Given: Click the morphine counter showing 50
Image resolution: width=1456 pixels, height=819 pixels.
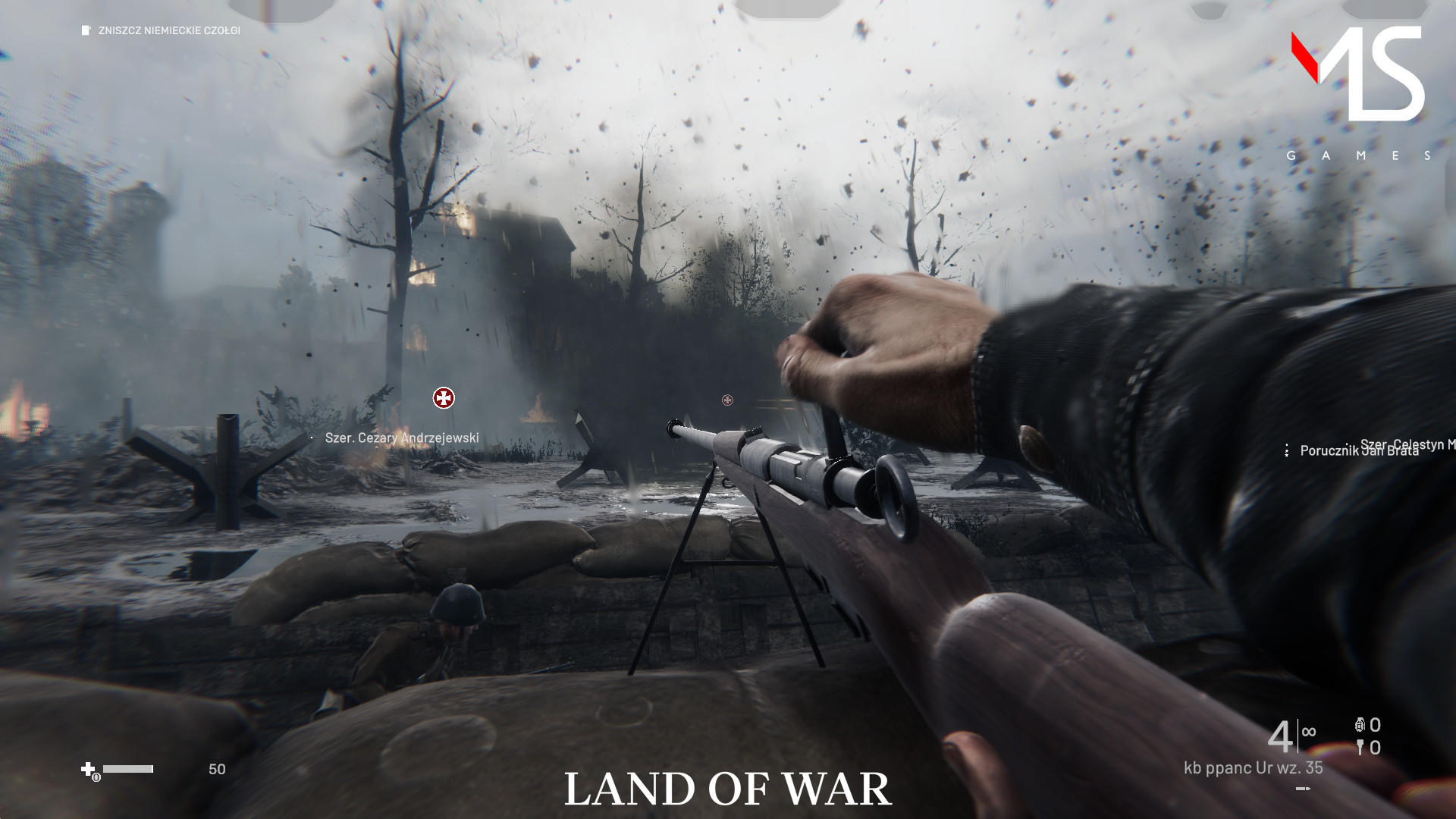Looking at the screenshot, I should (x=217, y=769).
